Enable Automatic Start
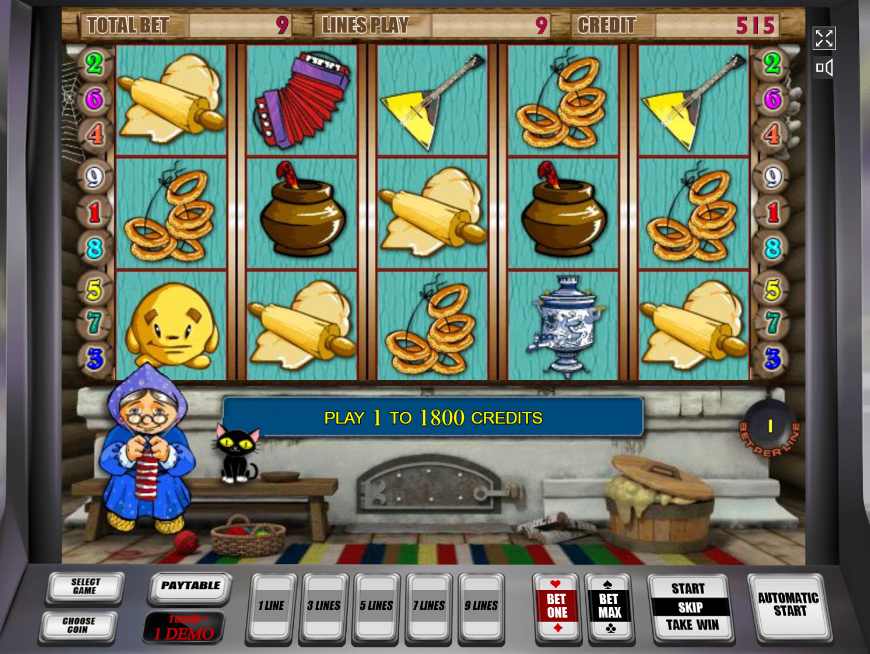870x654 pixels. (x=788, y=606)
